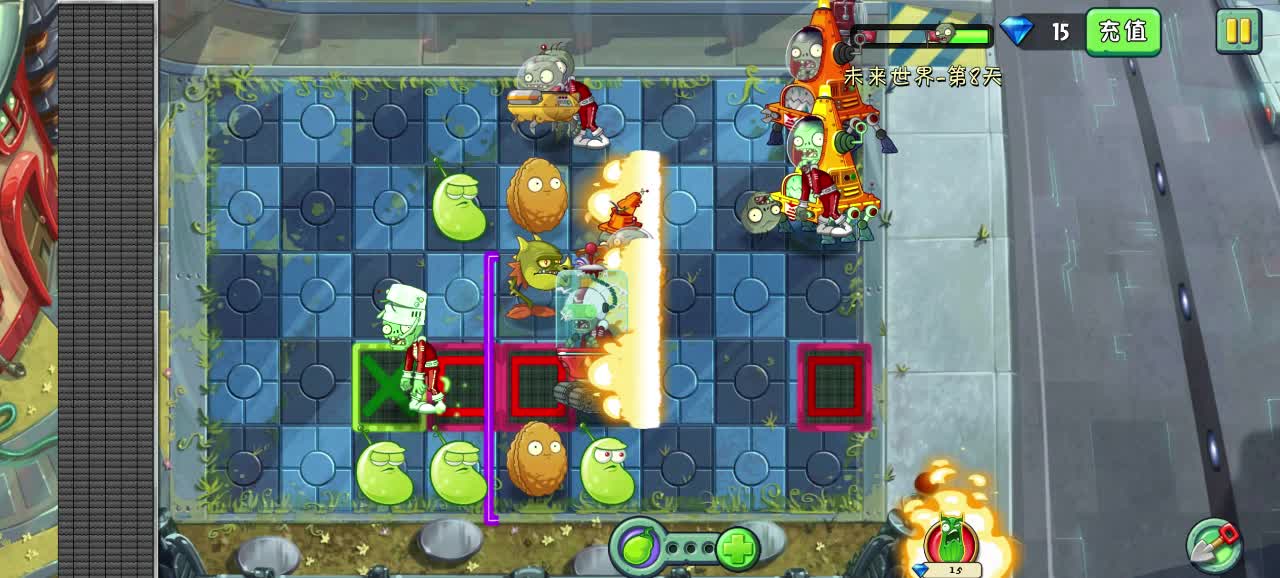The image size is (1280, 578).
Task: Buy more plant food with green plus
Action: (737, 548)
